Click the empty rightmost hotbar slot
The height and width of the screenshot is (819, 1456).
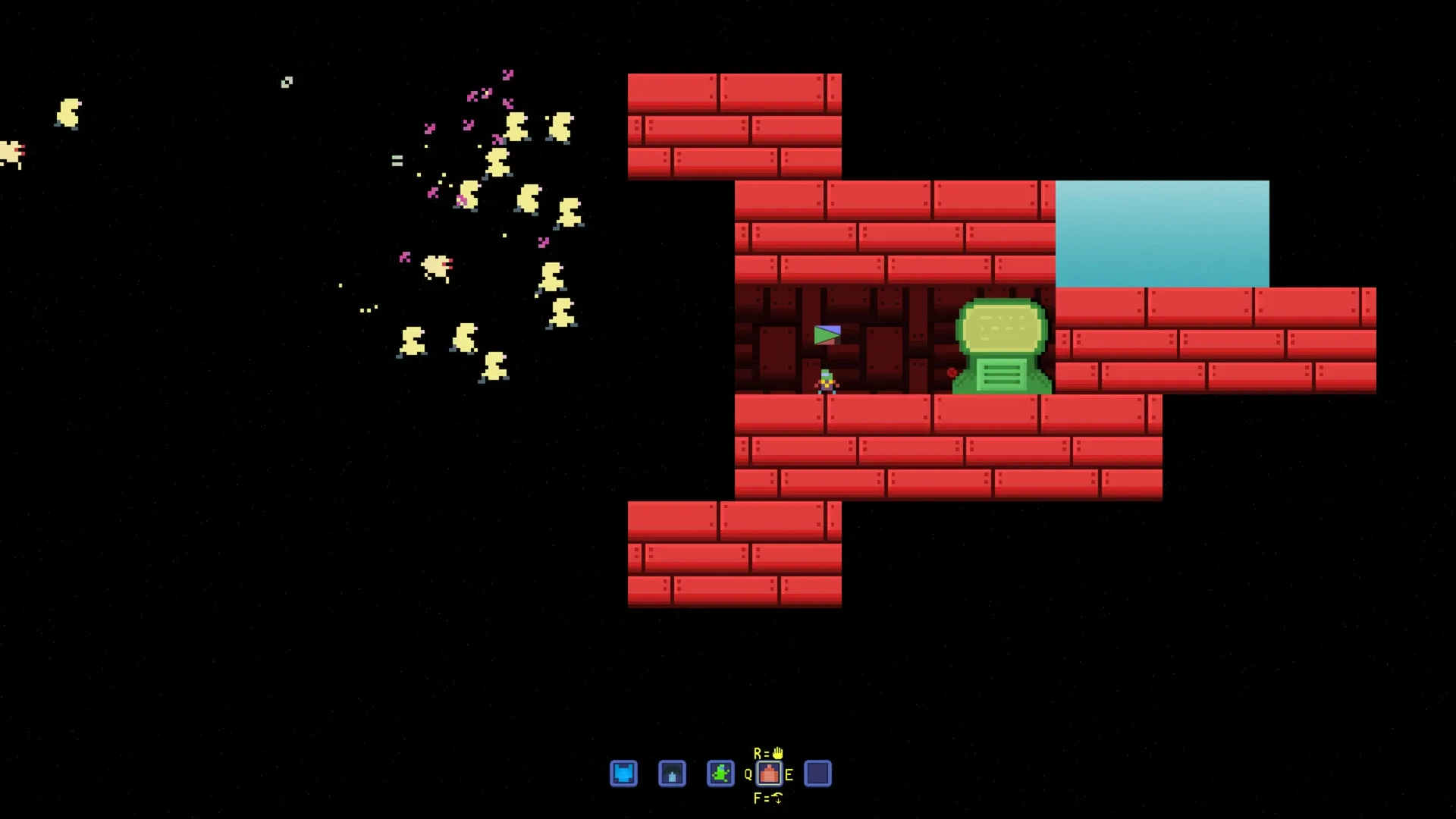pos(817,773)
